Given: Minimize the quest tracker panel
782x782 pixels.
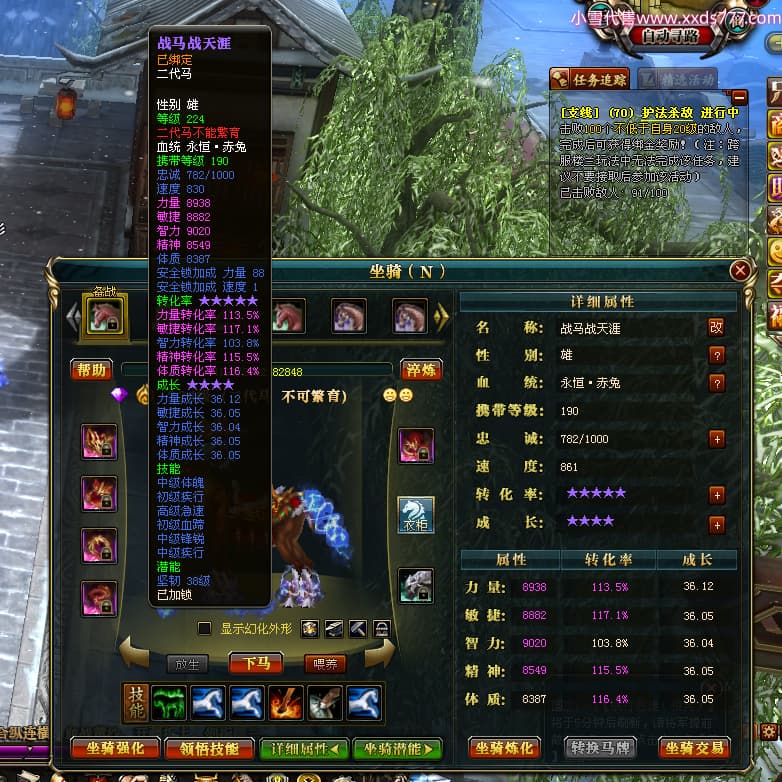Looking at the screenshot, I should 739,97.
